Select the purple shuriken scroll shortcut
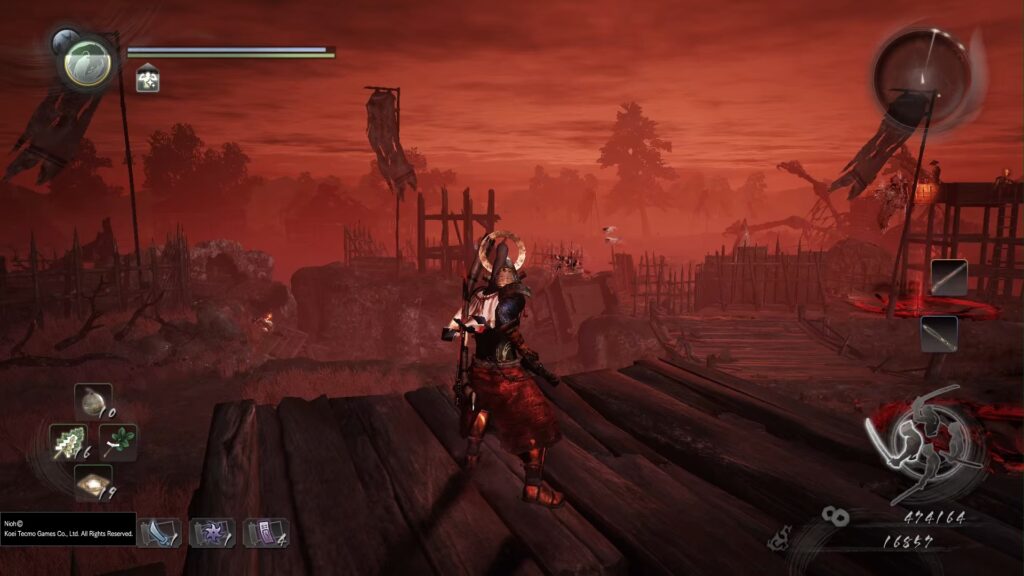This screenshot has height=576, width=1024. [x=211, y=532]
